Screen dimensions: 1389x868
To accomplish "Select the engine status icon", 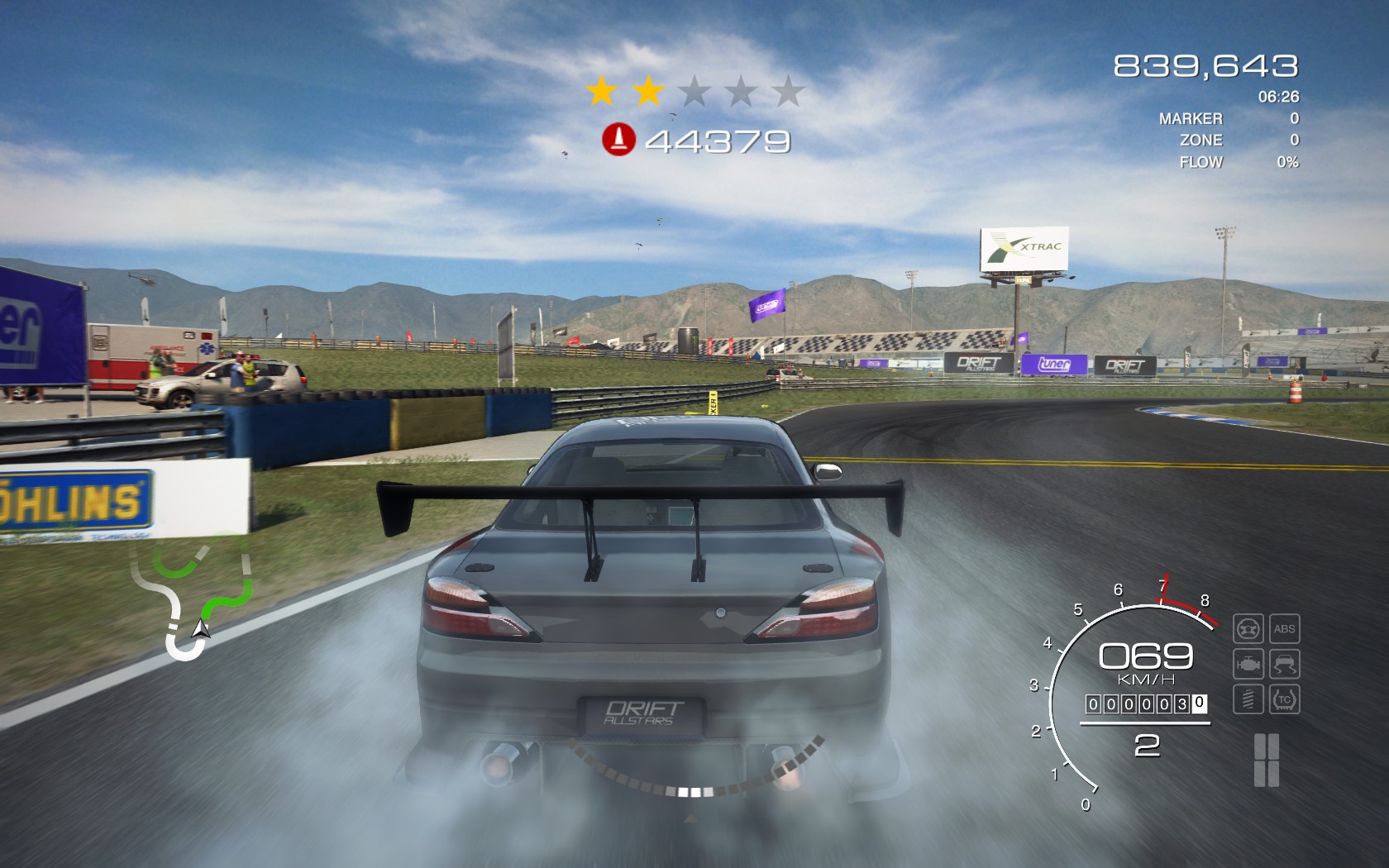I will [1248, 664].
